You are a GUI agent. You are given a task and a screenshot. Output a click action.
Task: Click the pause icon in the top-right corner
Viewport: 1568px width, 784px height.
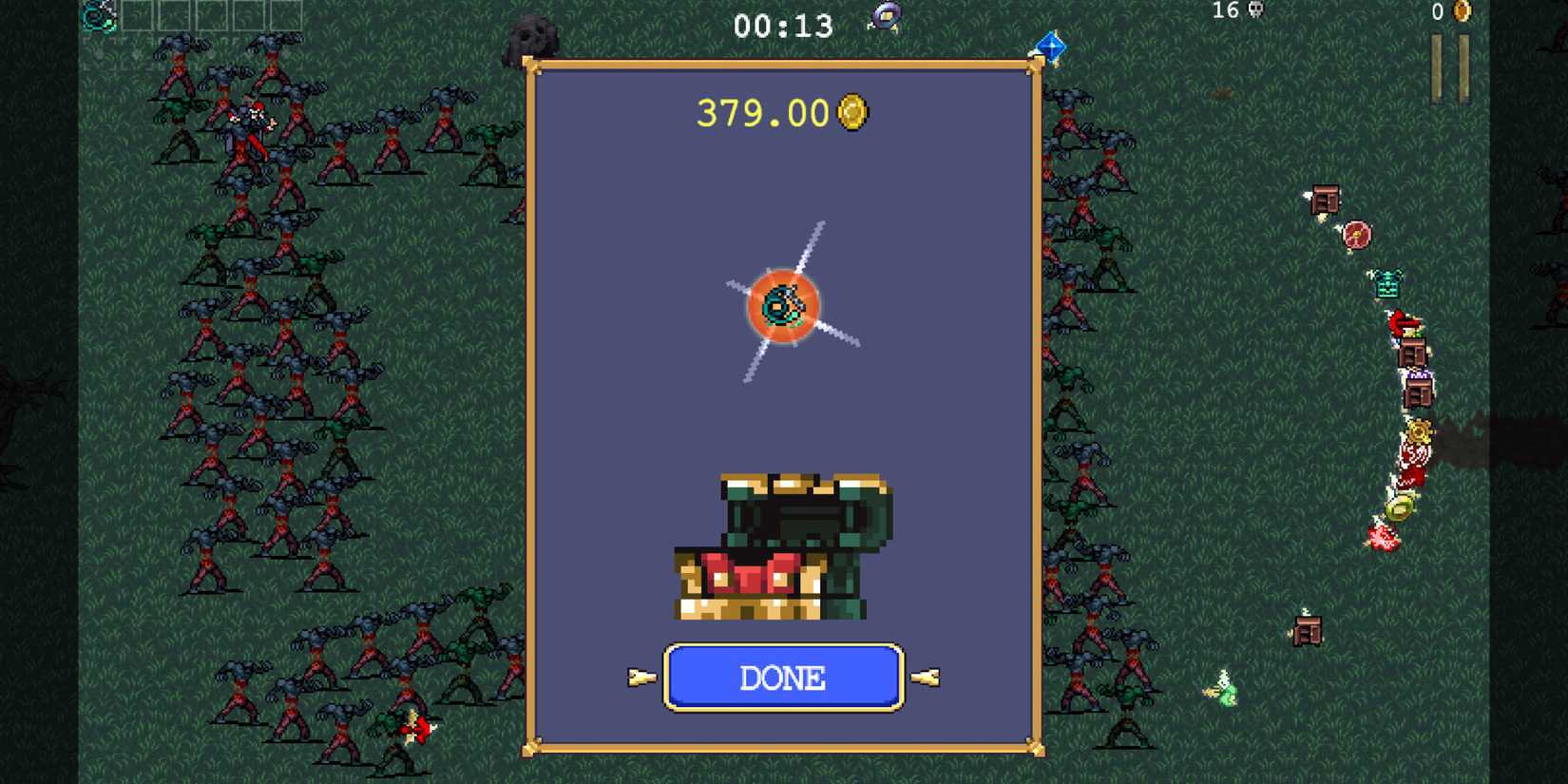click(x=1448, y=67)
